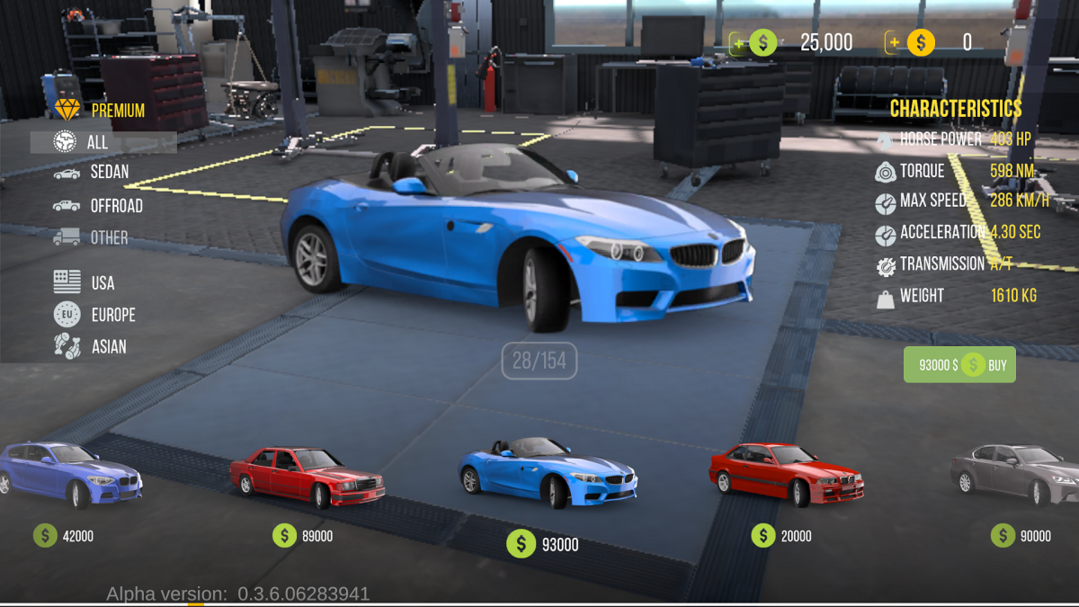Select the blue convertible thumbnail priced 93000
Screen dimensions: 1079x607
(546, 473)
